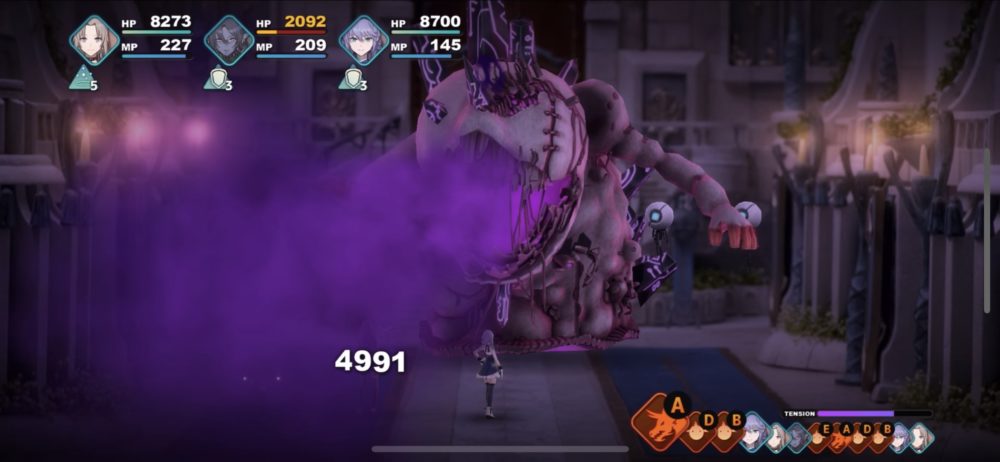1000x462 pixels.
Task: Select the dark-haired low-HP party member portrait
Action: click(x=229, y=40)
